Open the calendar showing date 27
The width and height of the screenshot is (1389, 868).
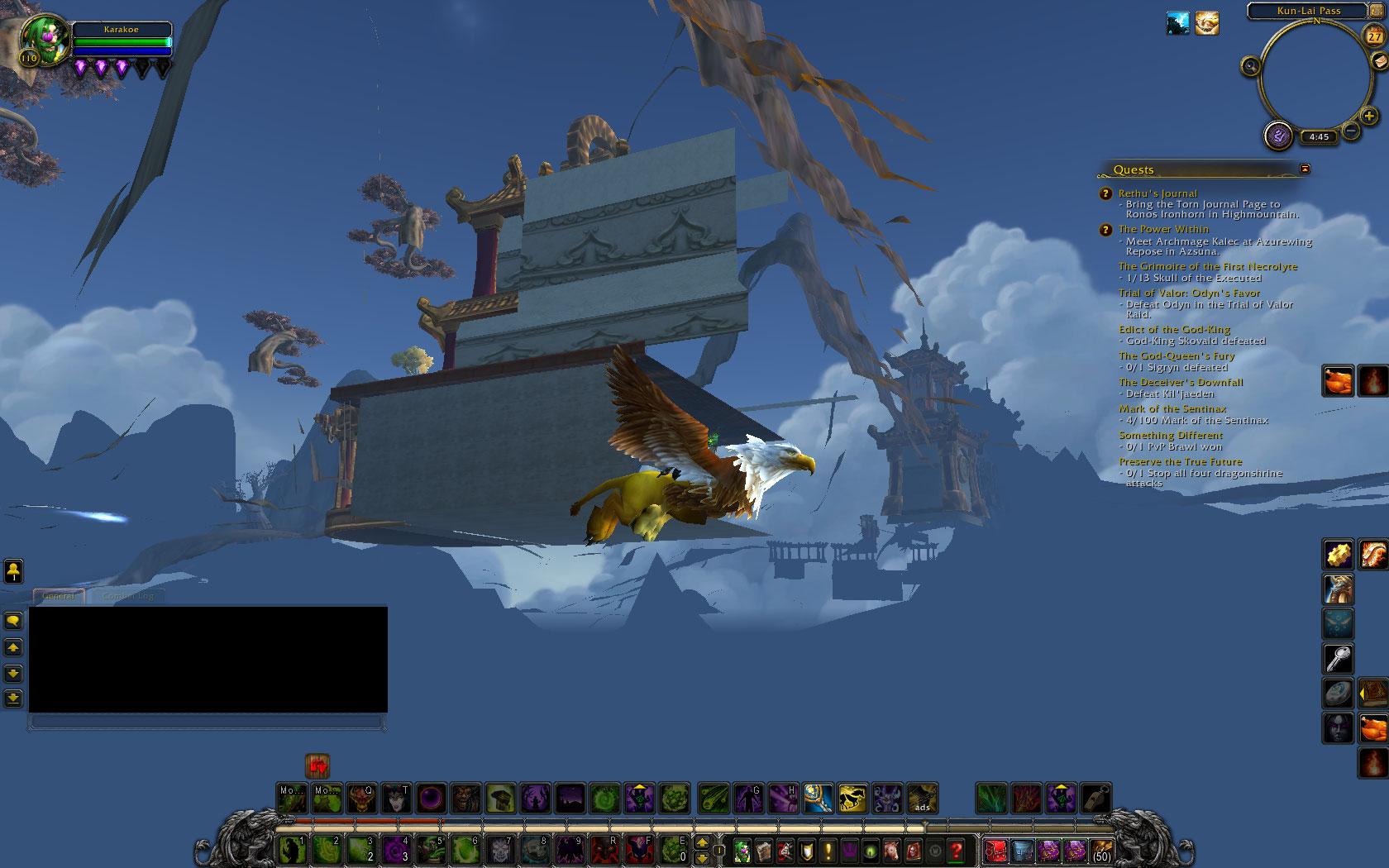(x=1375, y=36)
